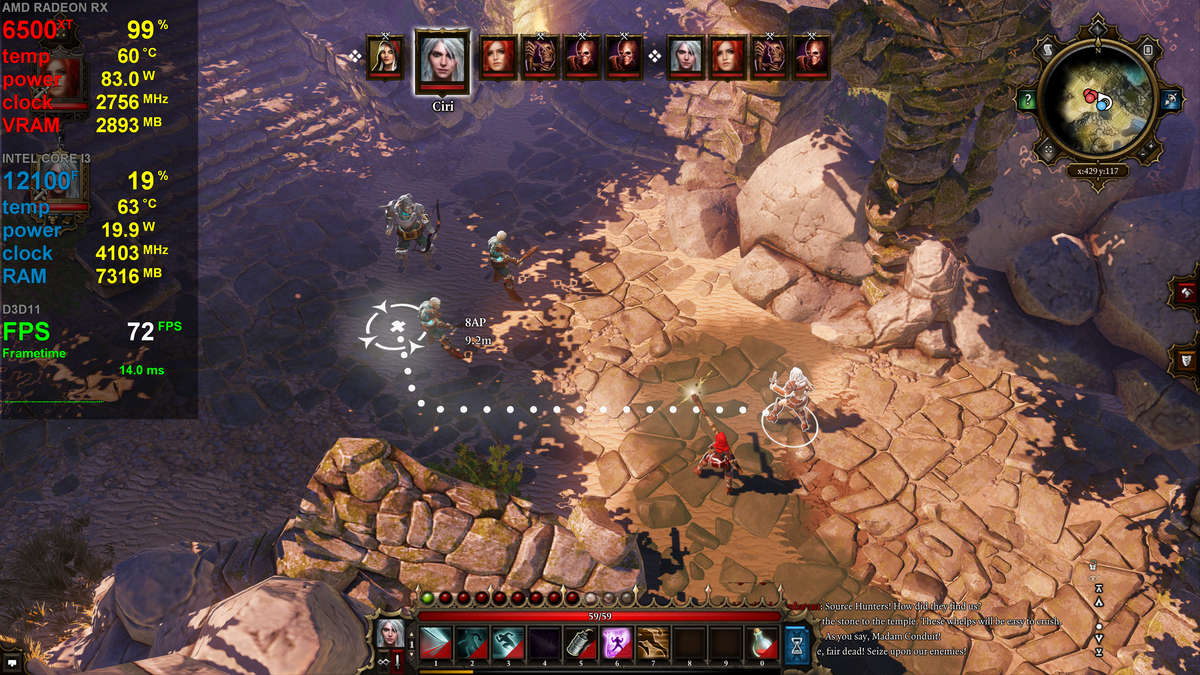1200x675 pixels.
Task: Use the tan skill in hotbar slot 7
Action: click(652, 643)
